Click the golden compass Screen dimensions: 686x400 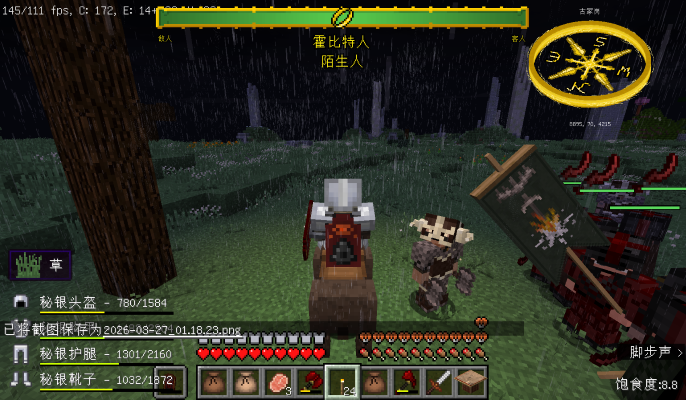(590, 64)
